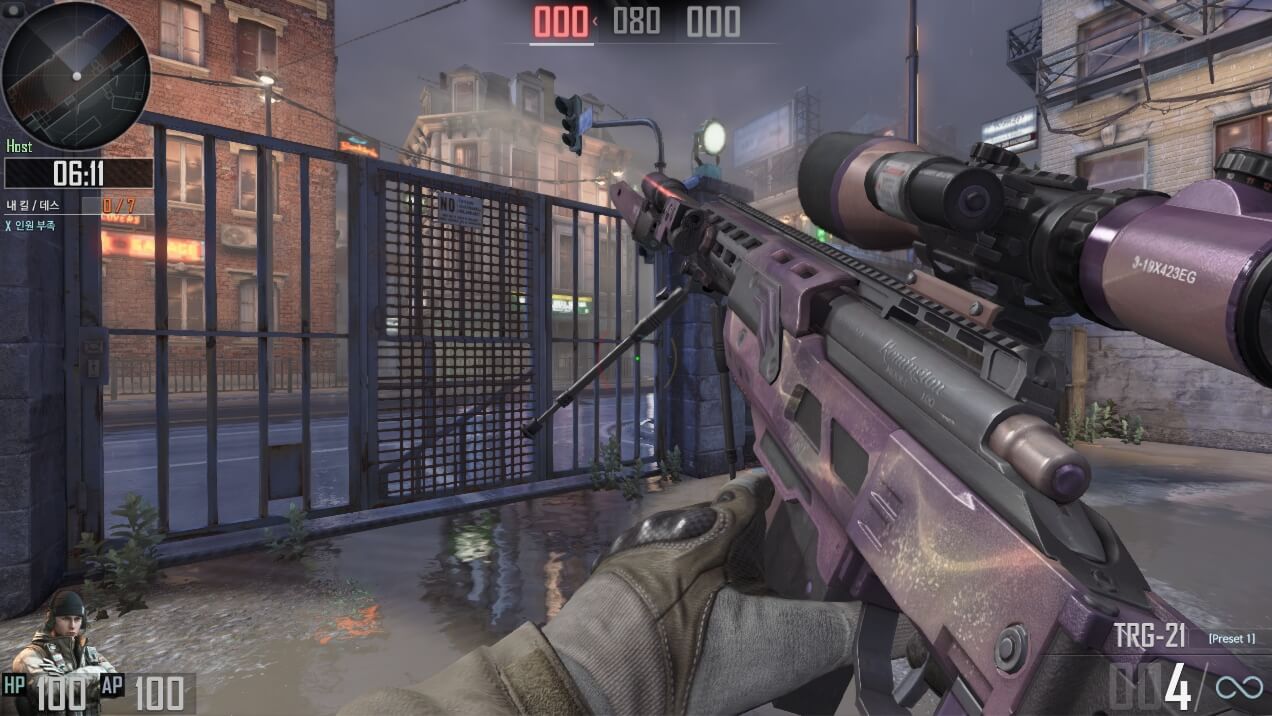The height and width of the screenshot is (716, 1272).
Task: Select the soldier character portrait
Action: 66,638
